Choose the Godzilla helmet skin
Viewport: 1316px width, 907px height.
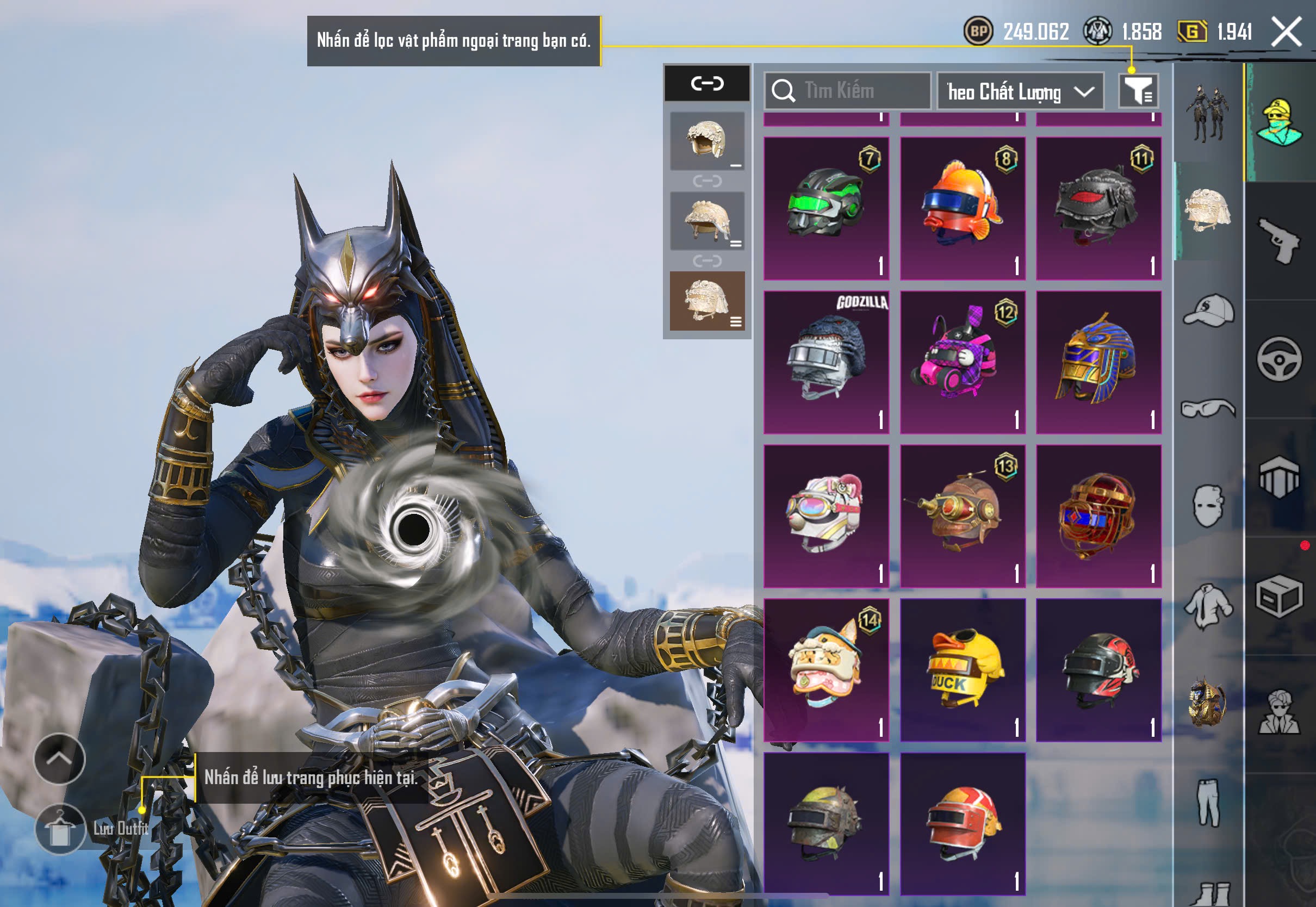tap(826, 362)
